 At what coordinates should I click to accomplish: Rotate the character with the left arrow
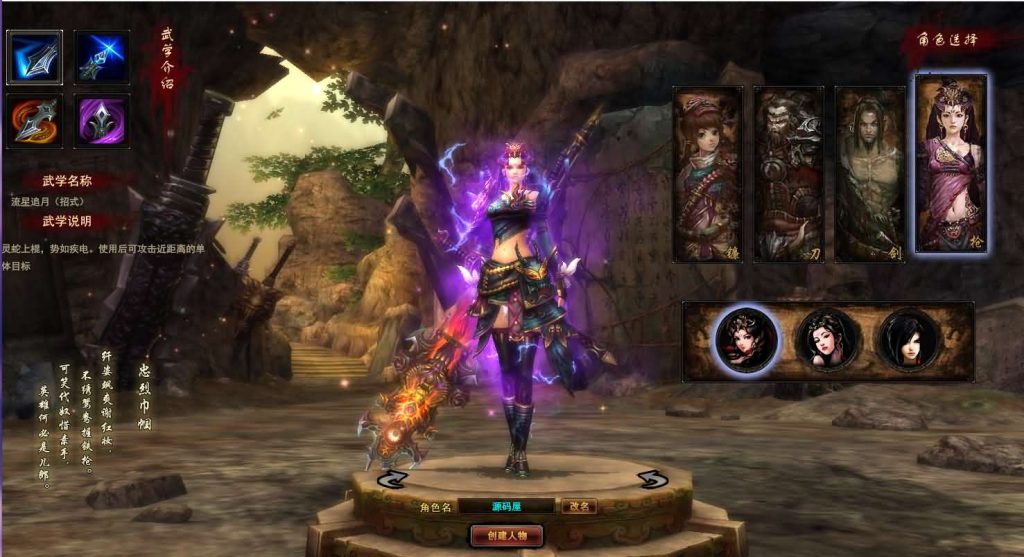click(x=390, y=479)
